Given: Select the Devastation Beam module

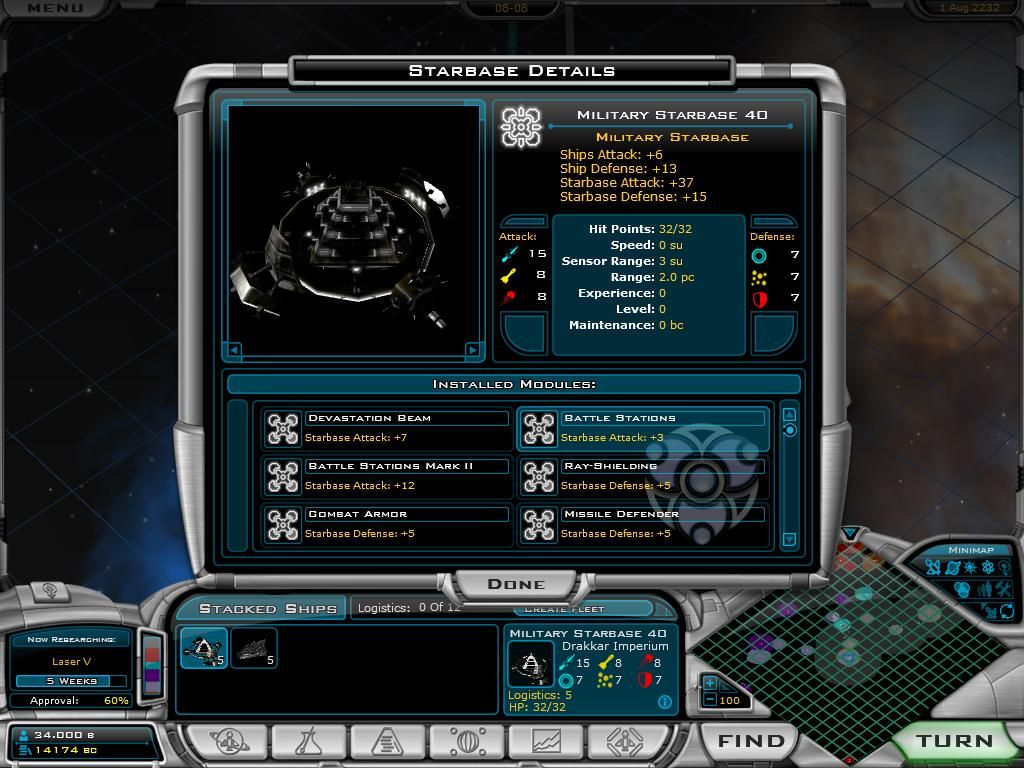Looking at the screenshot, I should pos(386,428).
